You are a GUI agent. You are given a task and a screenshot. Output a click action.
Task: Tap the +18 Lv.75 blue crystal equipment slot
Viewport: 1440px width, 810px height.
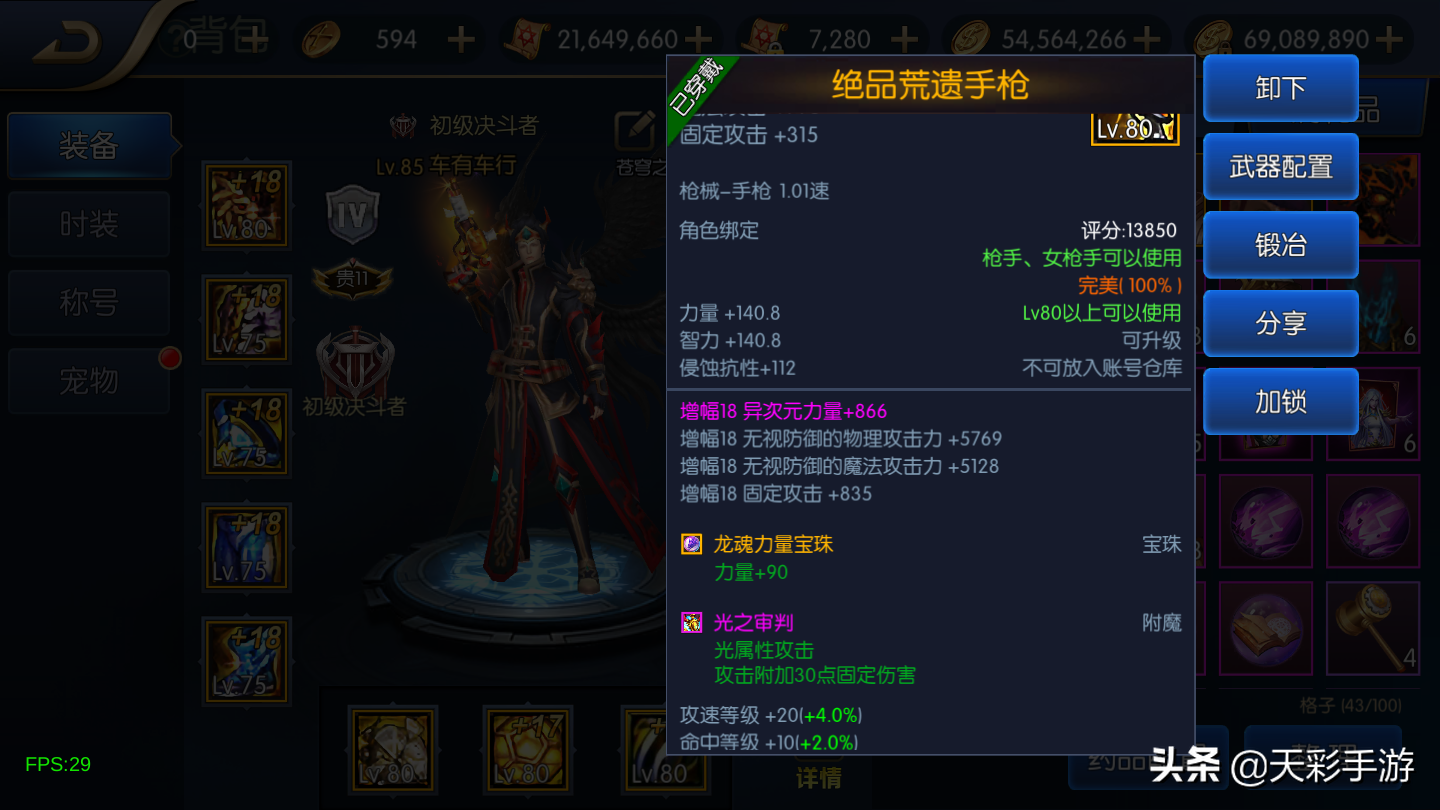click(246, 547)
